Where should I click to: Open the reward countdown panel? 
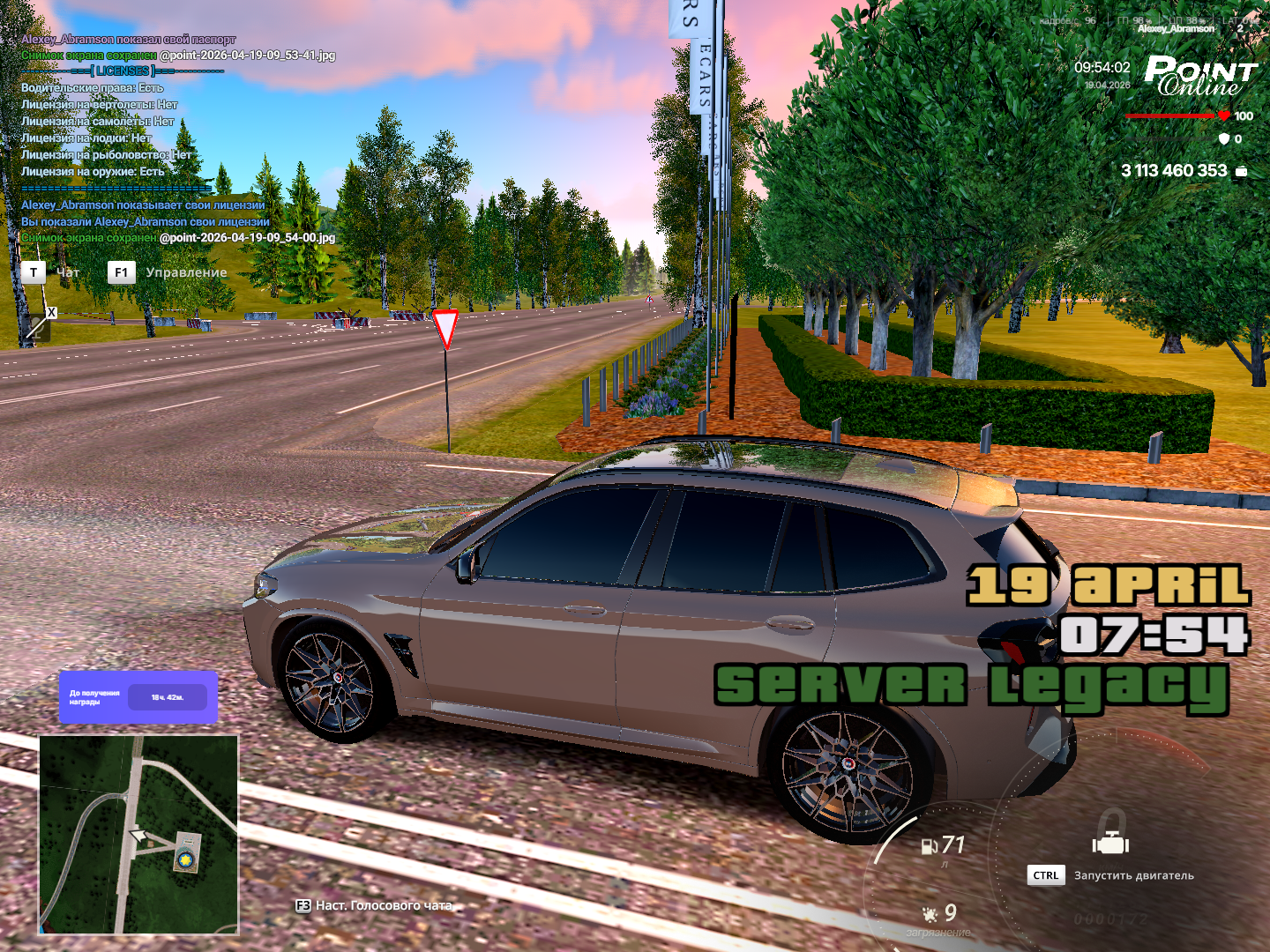click(138, 697)
